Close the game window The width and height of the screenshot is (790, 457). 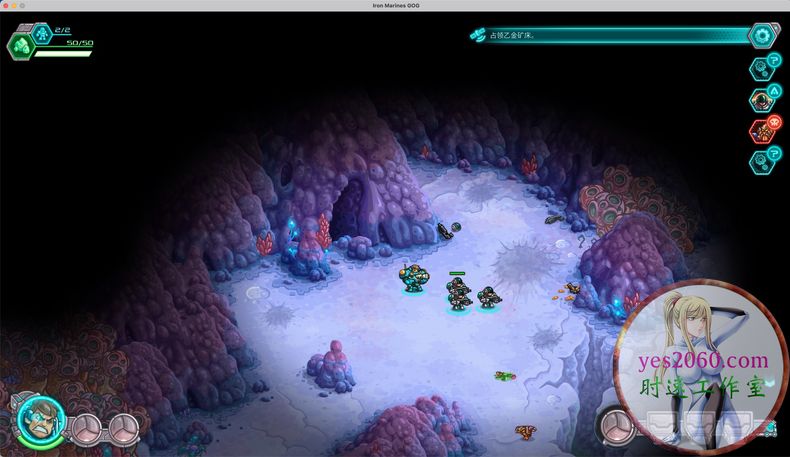coord(6,6)
